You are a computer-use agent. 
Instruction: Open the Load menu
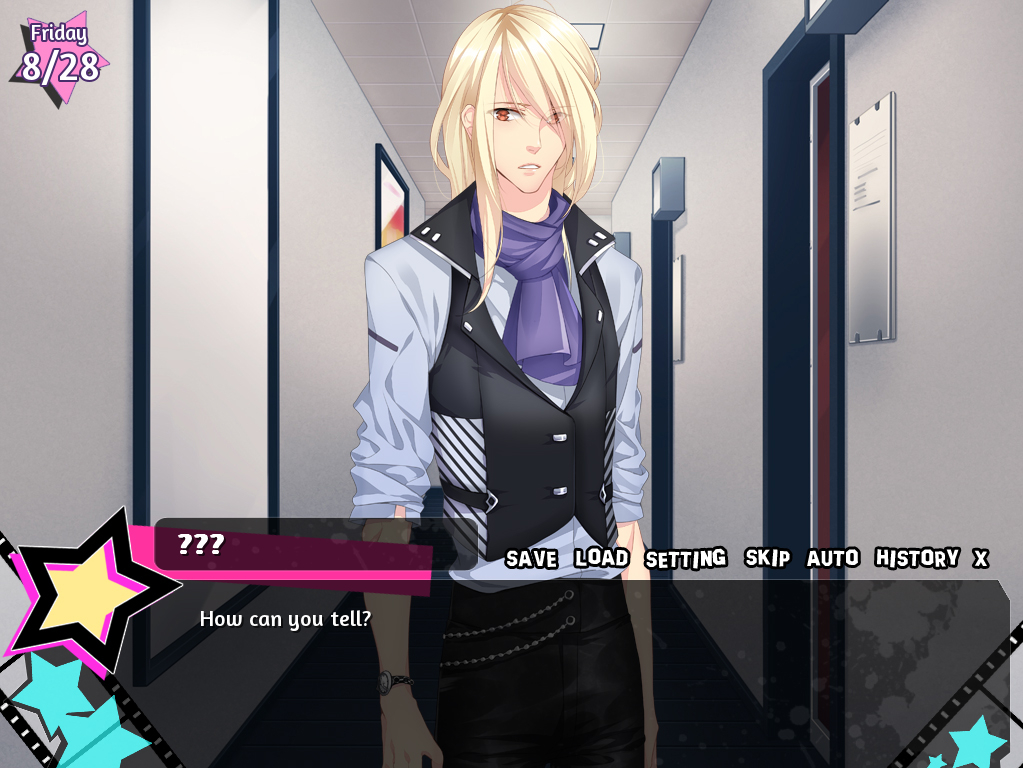click(601, 558)
